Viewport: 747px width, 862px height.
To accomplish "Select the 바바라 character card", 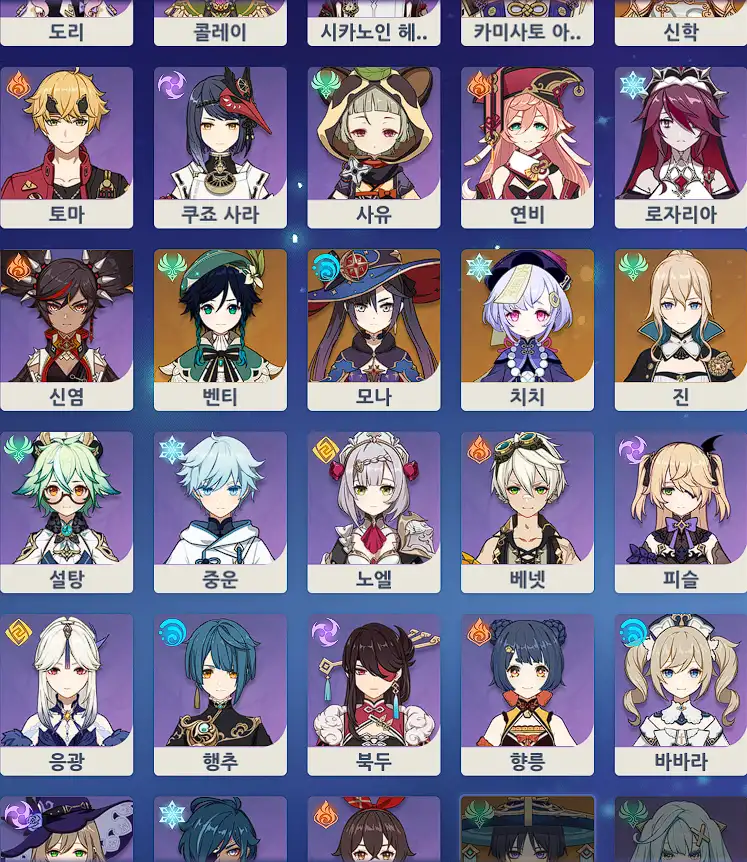I will coord(680,695).
